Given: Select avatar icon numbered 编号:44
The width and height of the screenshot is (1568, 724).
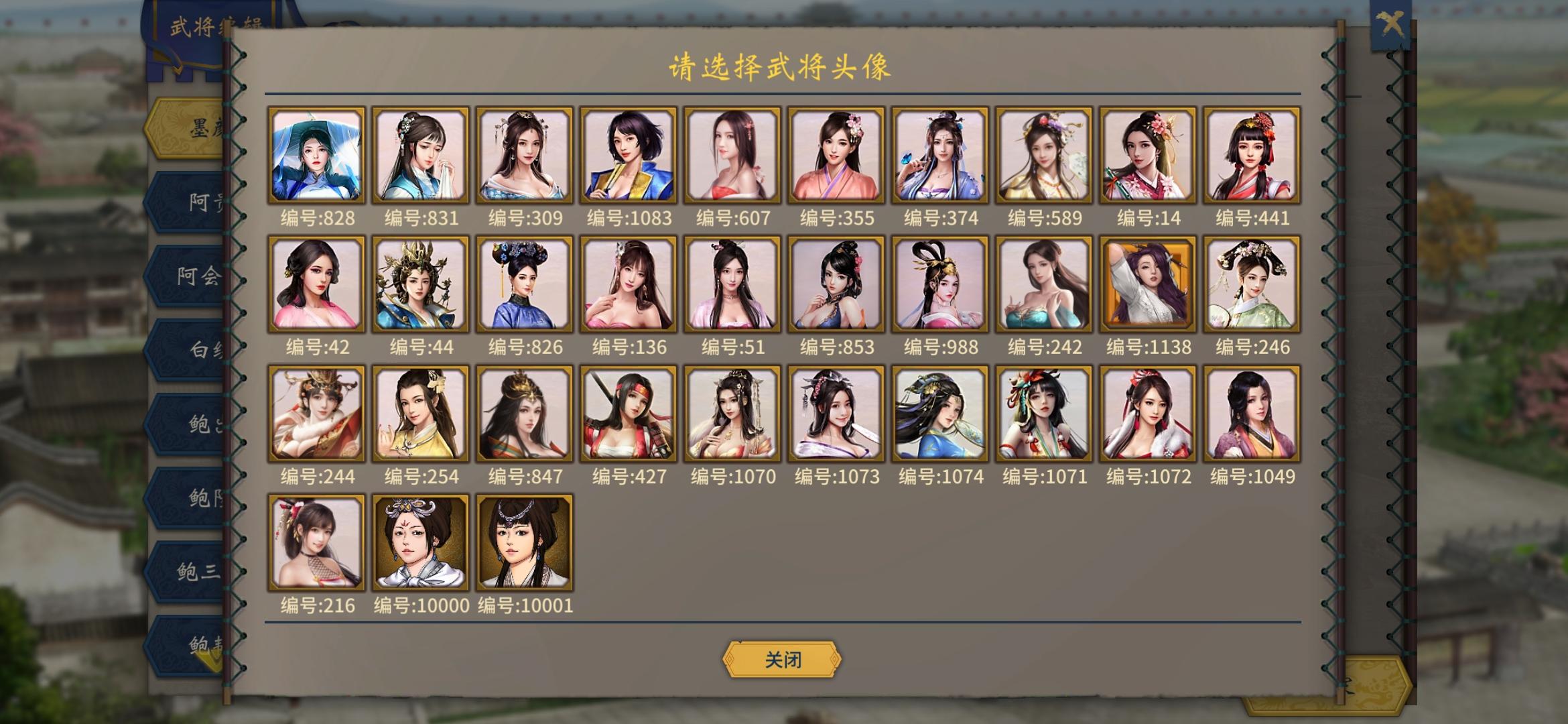Looking at the screenshot, I should [x=421, y=284].
